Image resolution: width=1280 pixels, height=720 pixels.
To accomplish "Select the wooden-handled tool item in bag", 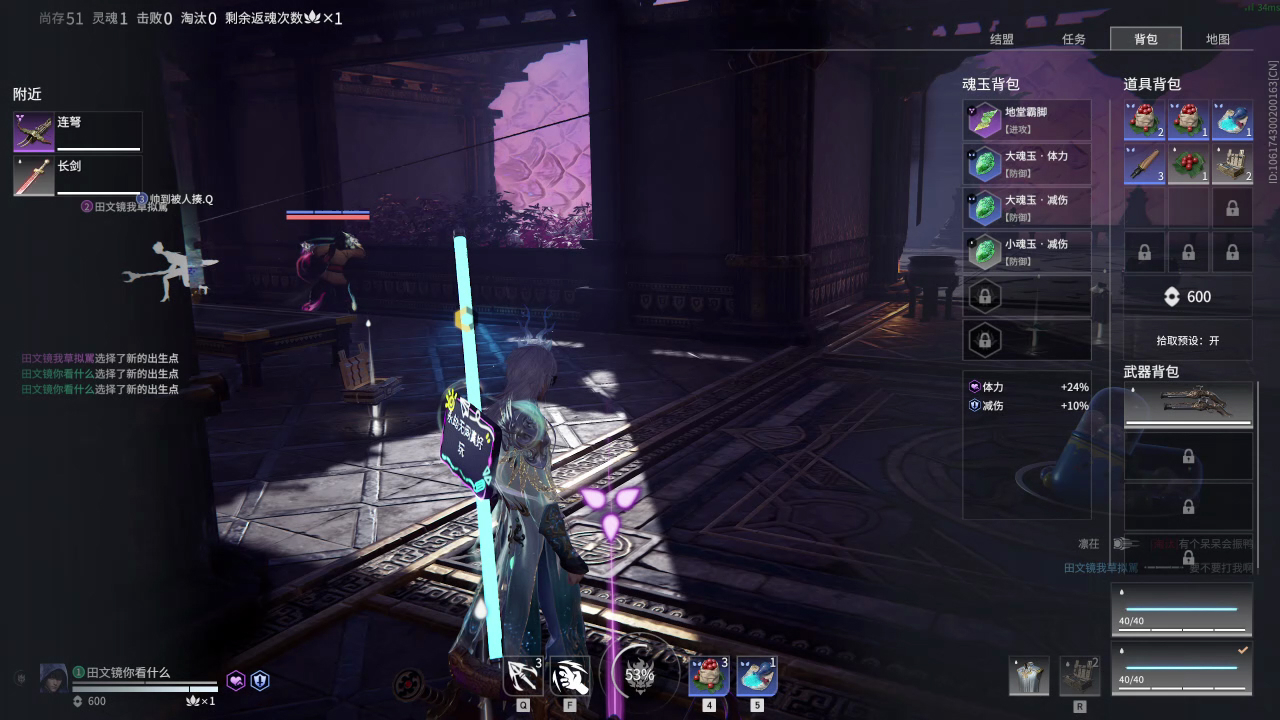I will coord(1144,164).
